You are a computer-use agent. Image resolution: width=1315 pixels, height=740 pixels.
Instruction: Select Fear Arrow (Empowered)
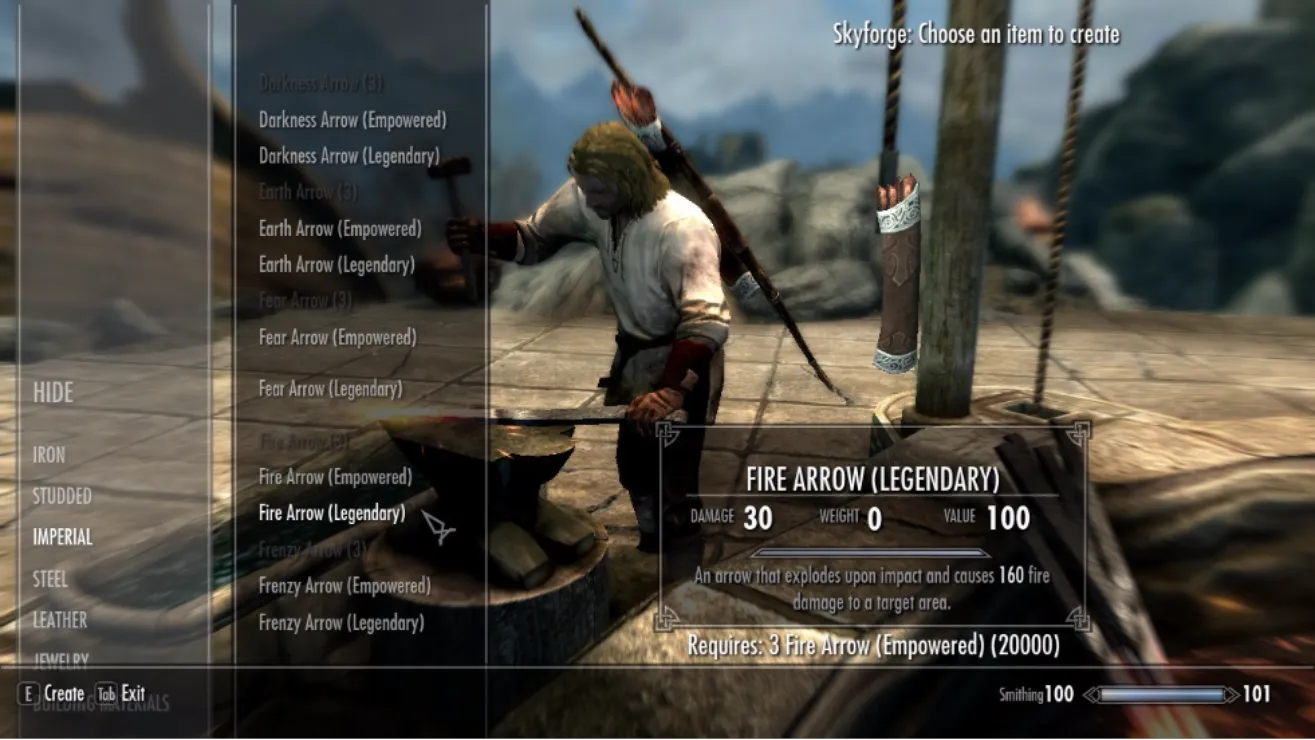[x=337, y=337]
